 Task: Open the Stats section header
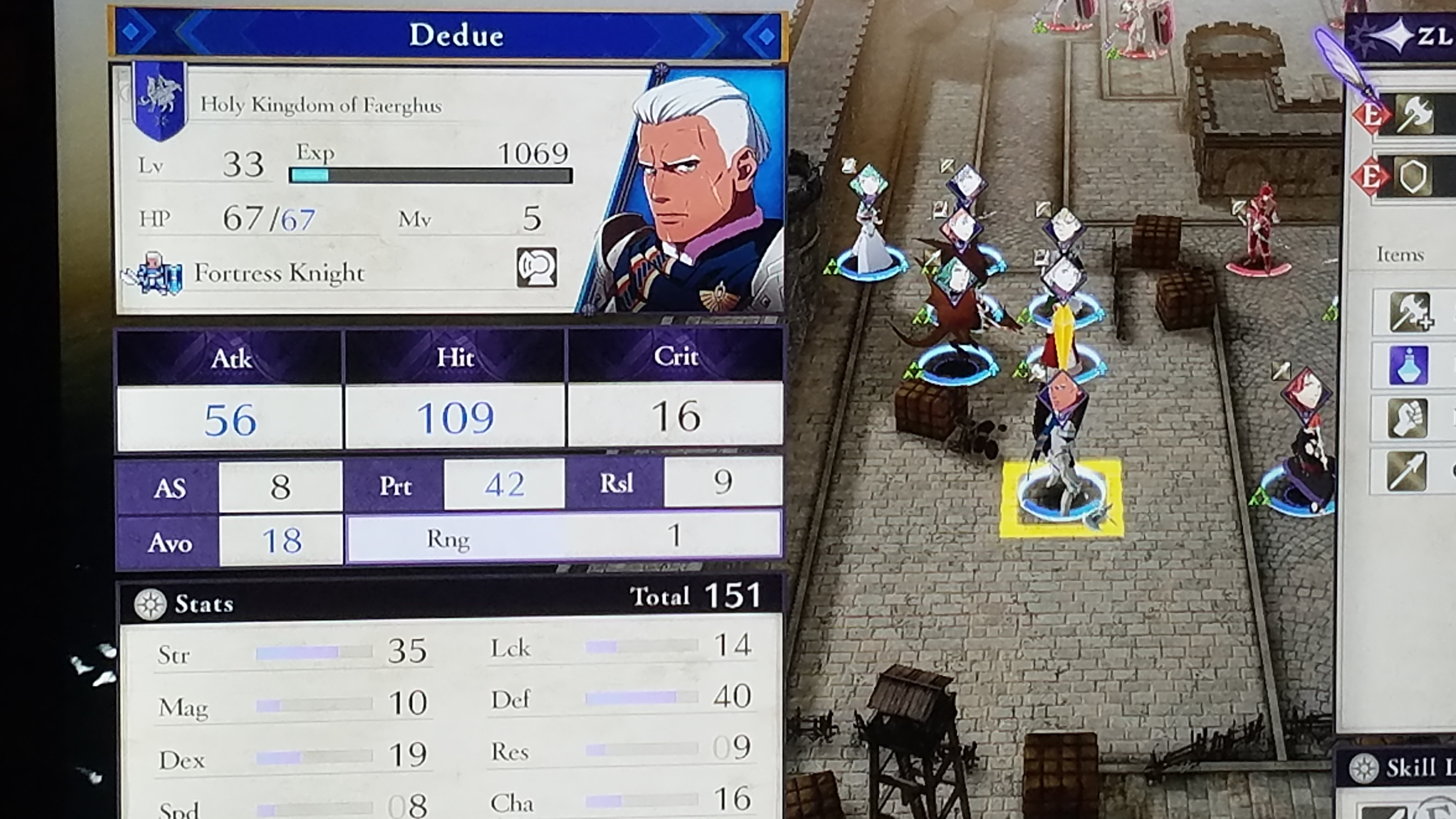point(203,604)
